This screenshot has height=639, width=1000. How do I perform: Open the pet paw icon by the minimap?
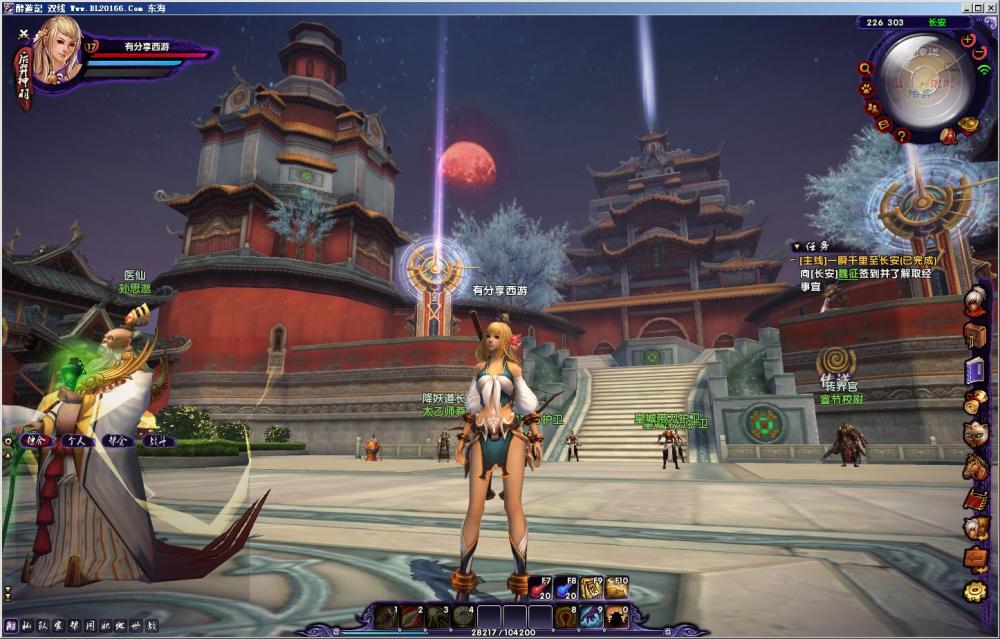point(866,88)
